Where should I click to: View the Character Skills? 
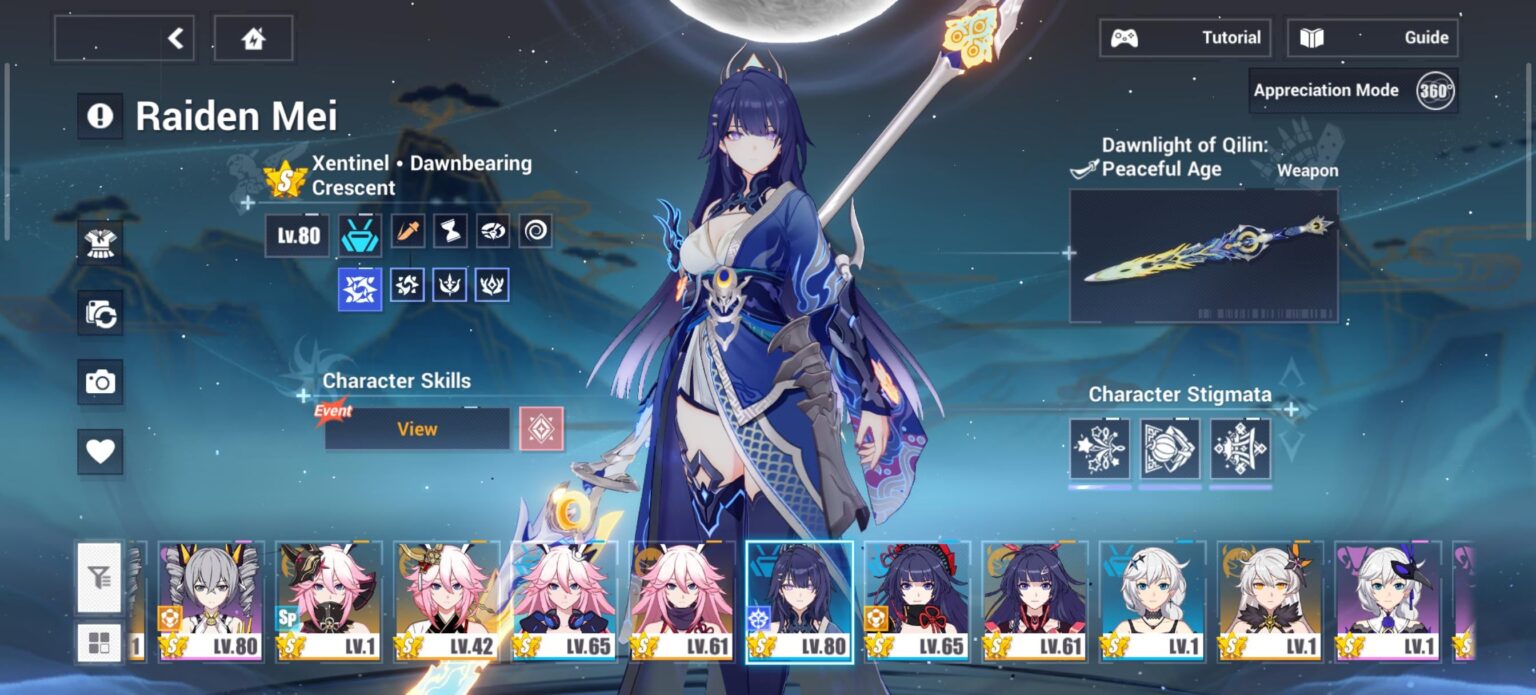[417, 429]
